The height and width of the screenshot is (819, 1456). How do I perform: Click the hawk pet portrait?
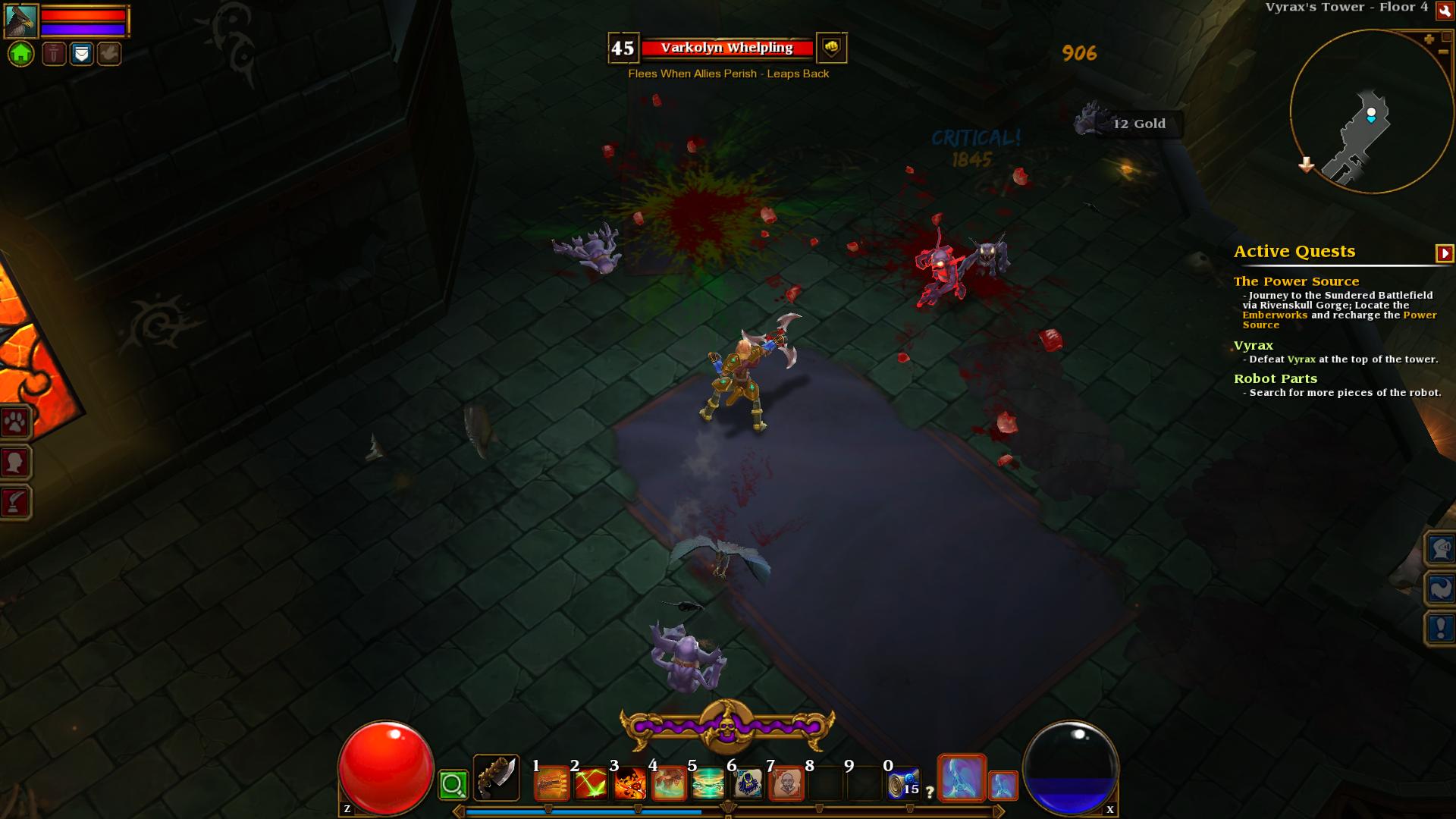click(x=21, y=20)
